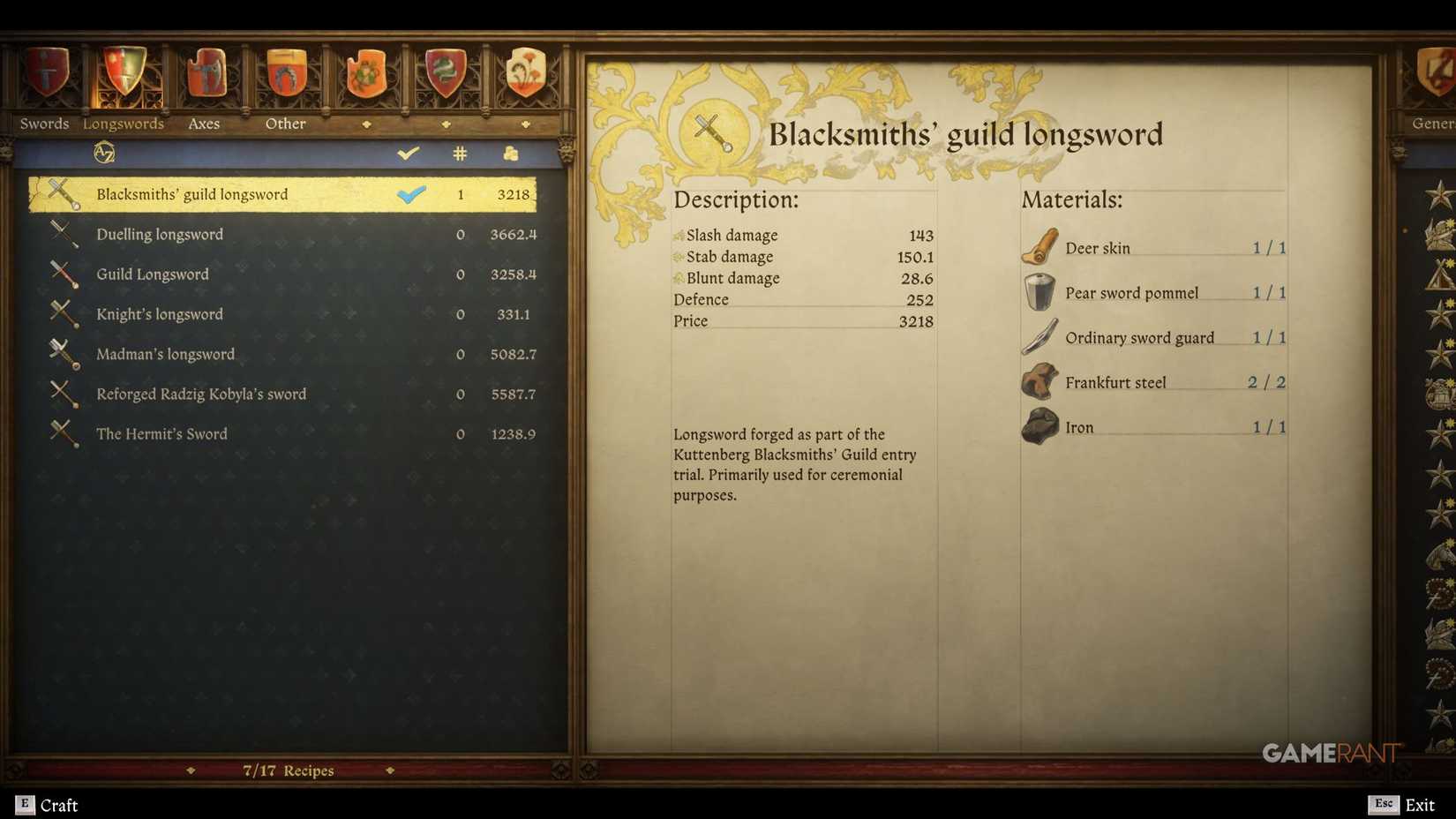
Task: Click the Iron ore material icon
Action: pyautogui.click(x=1039, y=426)
